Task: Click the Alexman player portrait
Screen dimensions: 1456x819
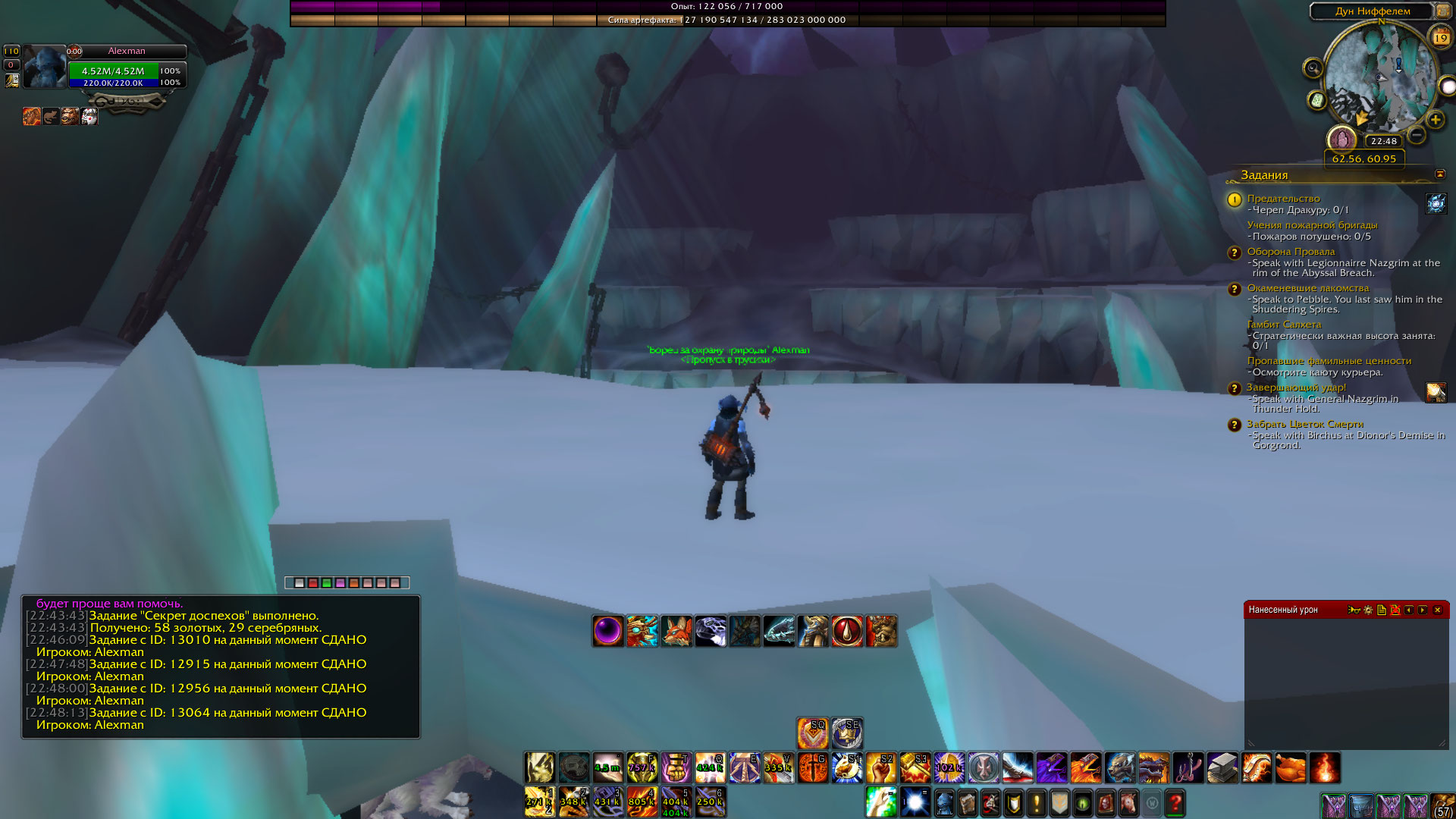Action: pos(45,67)
